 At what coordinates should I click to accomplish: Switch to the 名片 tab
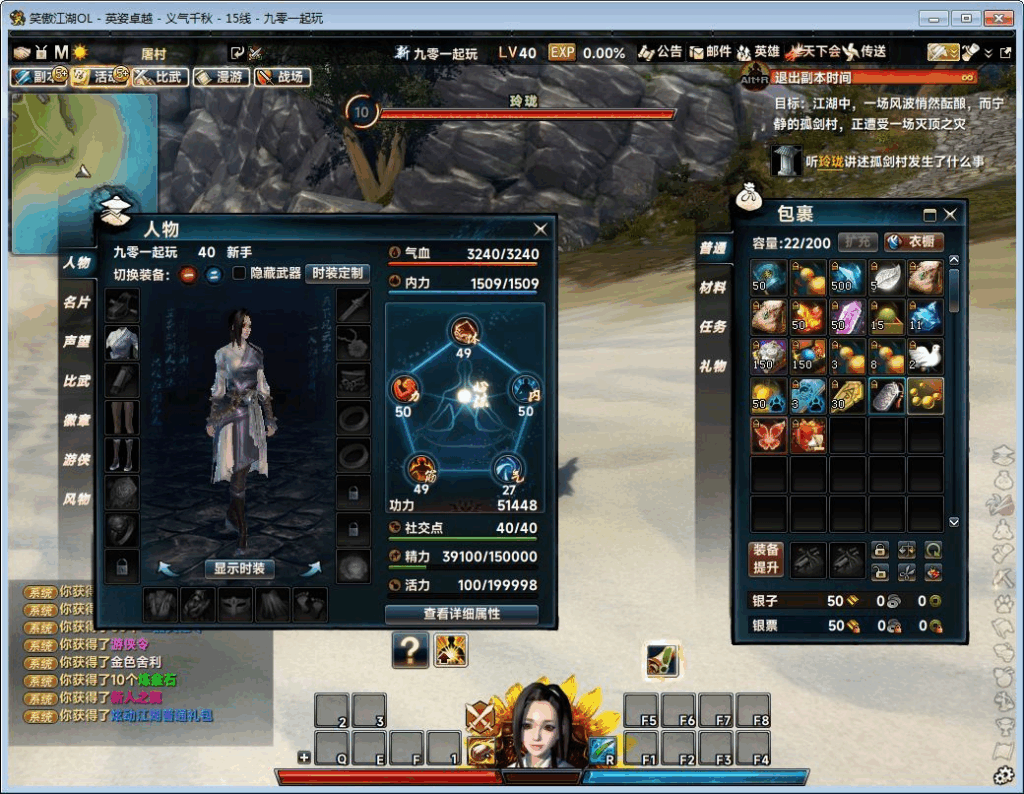tap(77, 302)
